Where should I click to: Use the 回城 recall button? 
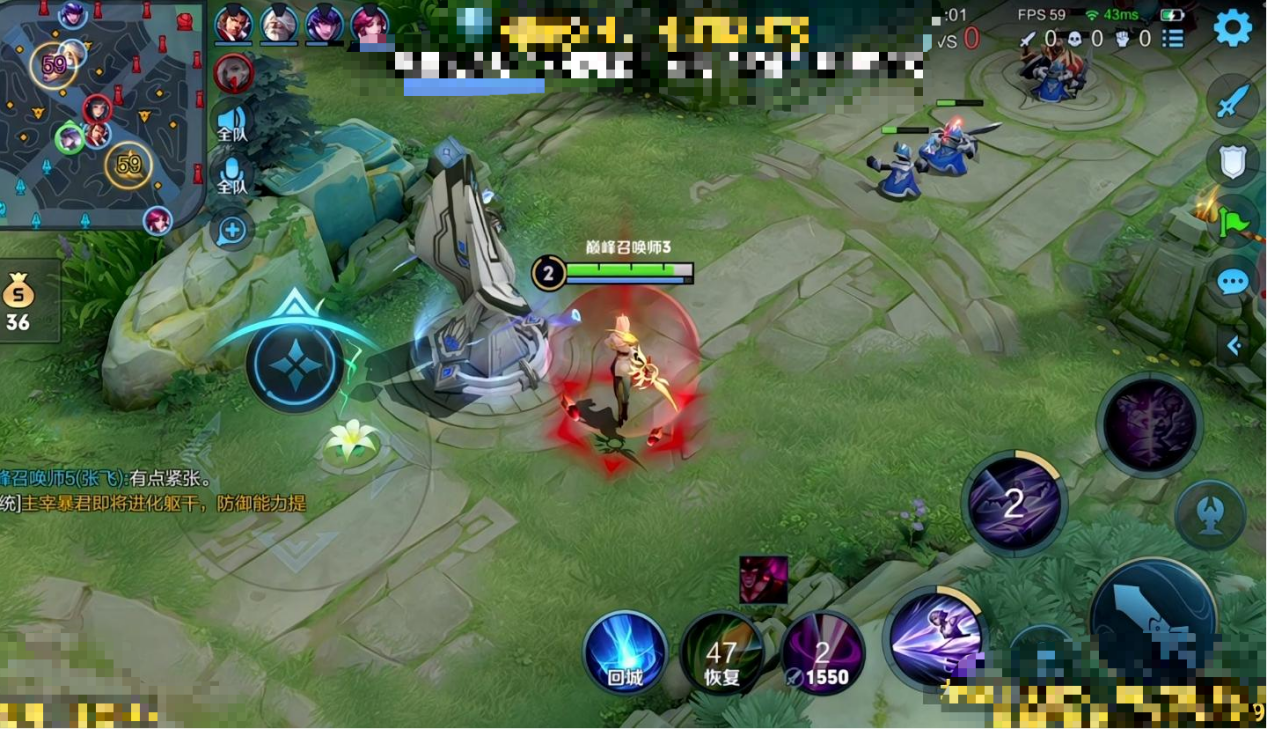pos(625,653)
